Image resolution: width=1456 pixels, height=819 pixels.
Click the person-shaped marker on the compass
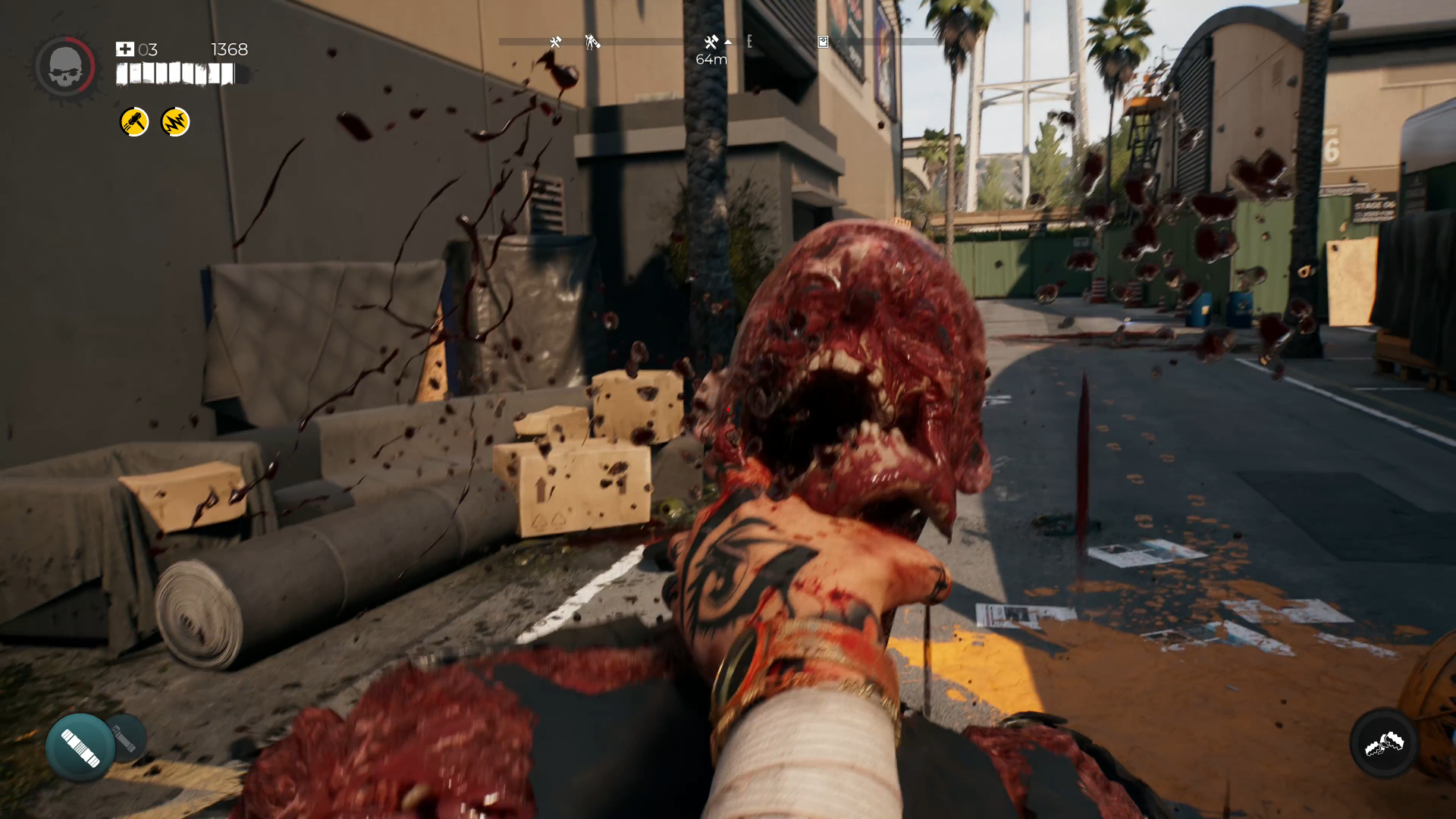[592, 42]
